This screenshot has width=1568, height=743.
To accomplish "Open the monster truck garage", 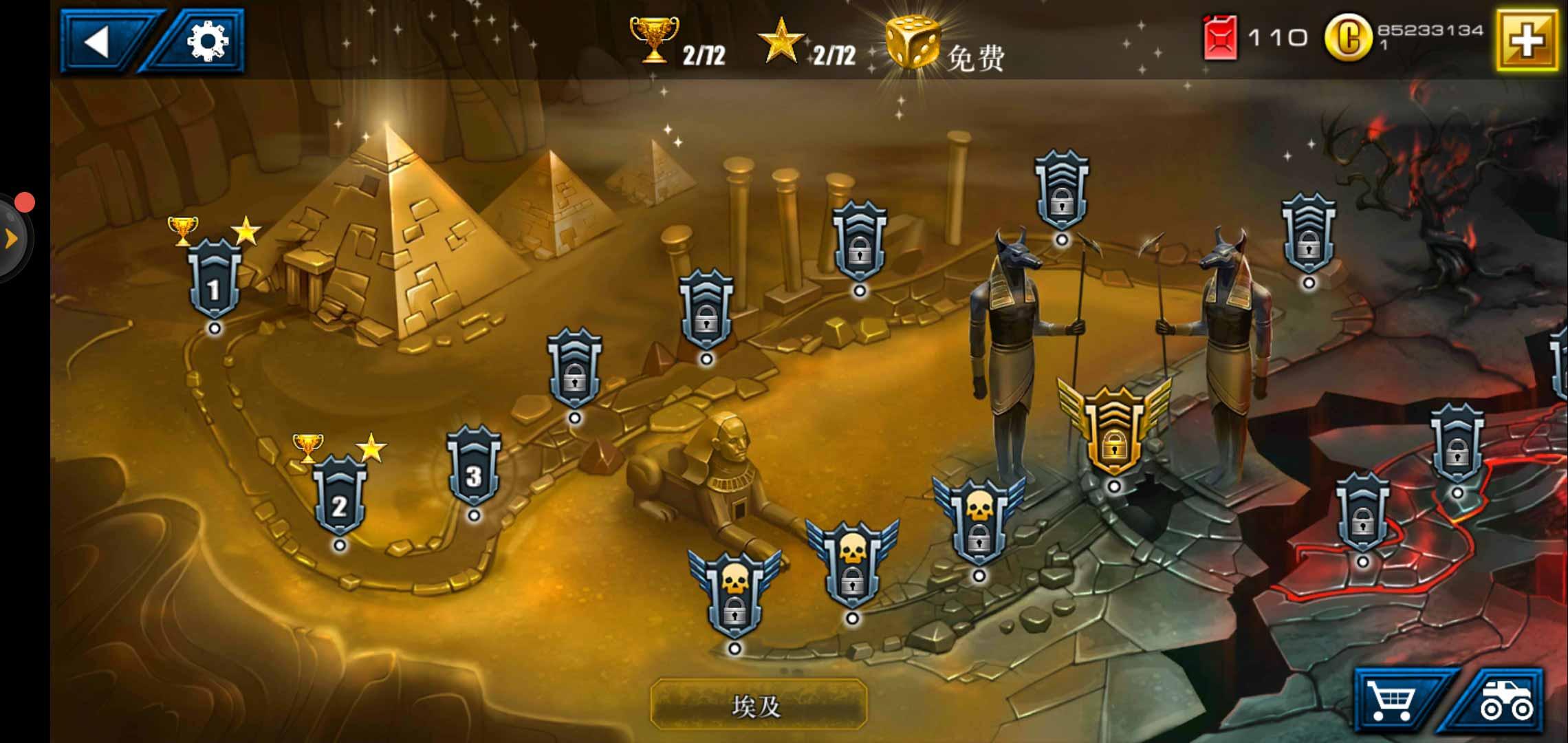I will (x=1503, y=702).
